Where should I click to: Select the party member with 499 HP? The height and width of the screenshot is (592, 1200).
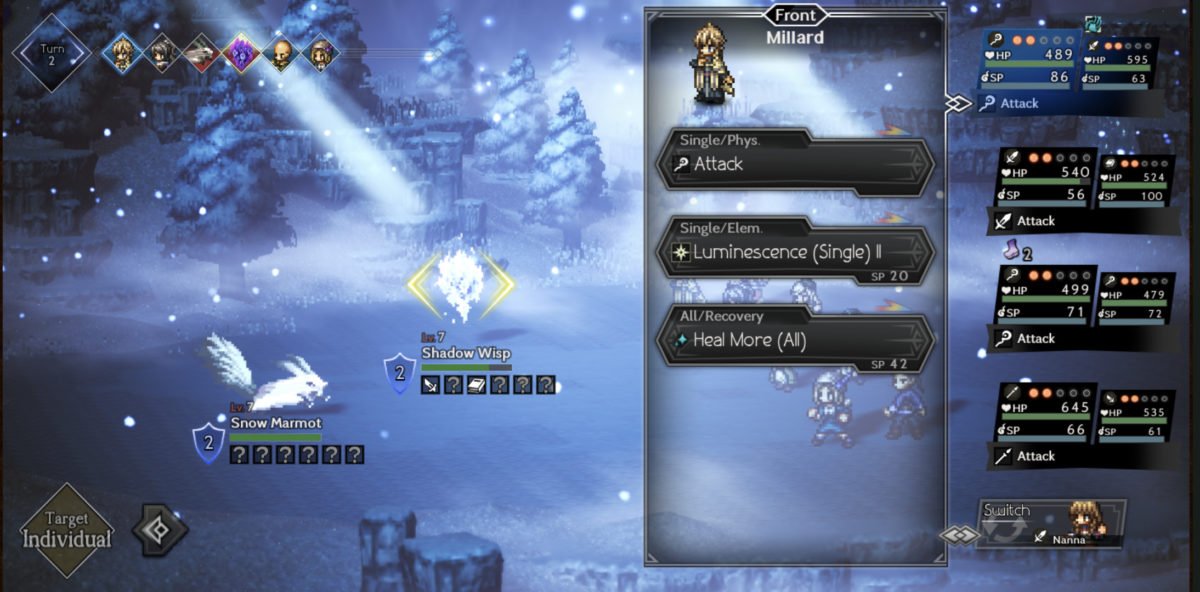click(1045, 305)
